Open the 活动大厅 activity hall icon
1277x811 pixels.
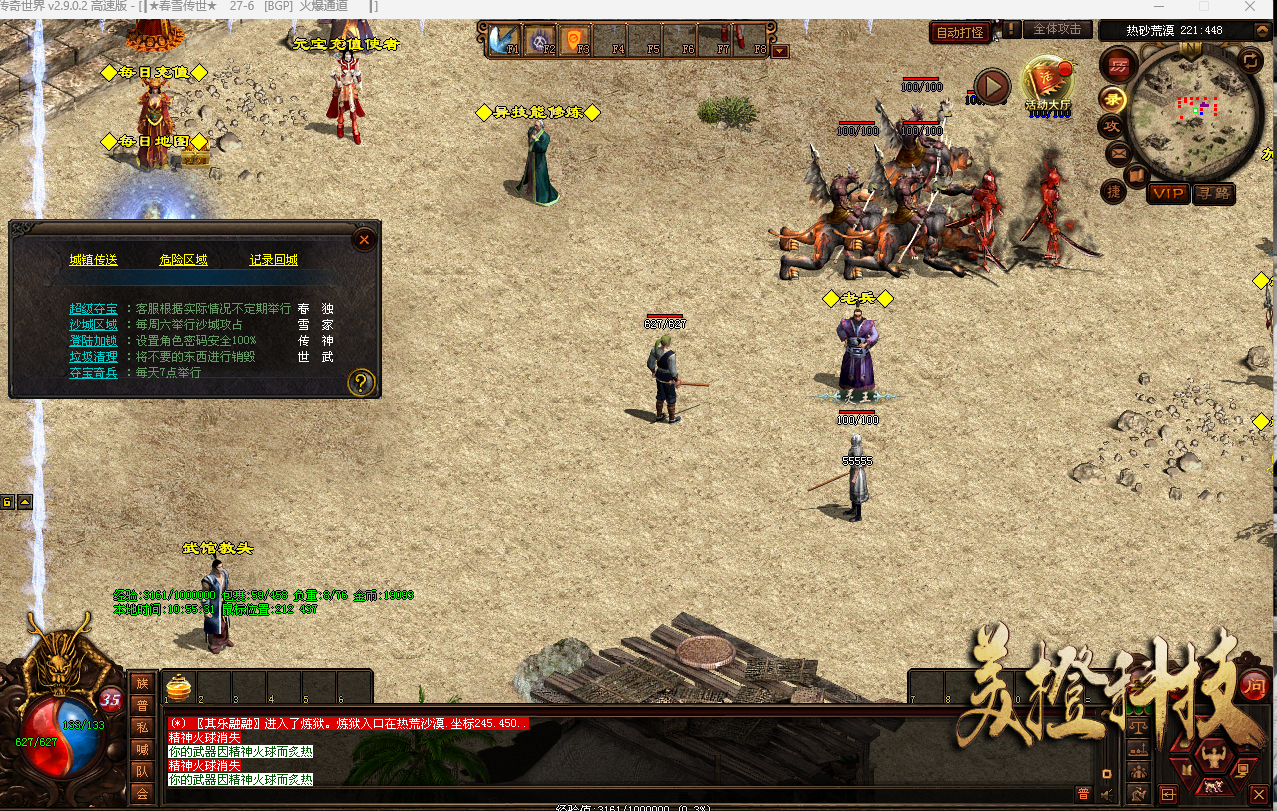point(1047,83)
